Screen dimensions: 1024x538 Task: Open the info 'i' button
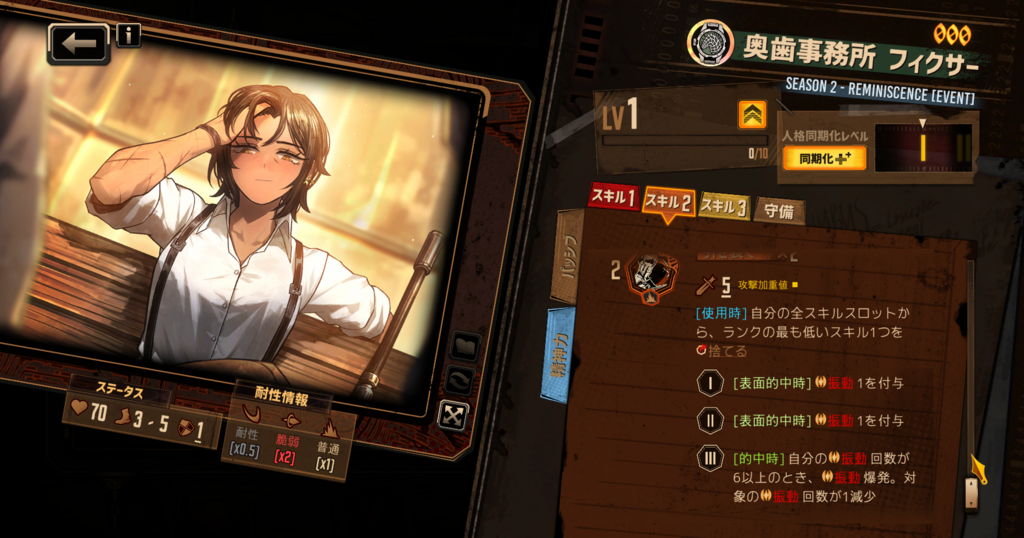(x=129, y=36)
